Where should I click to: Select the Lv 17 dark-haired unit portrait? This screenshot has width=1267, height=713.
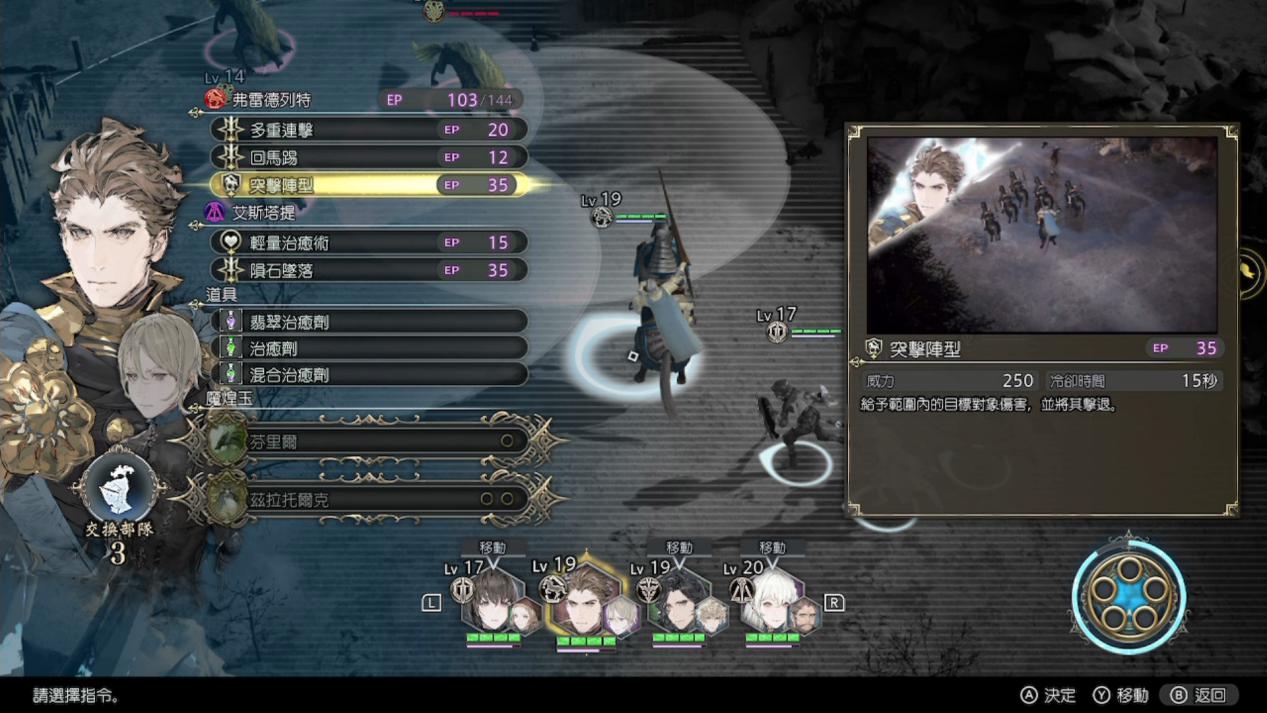coord(492,603)
